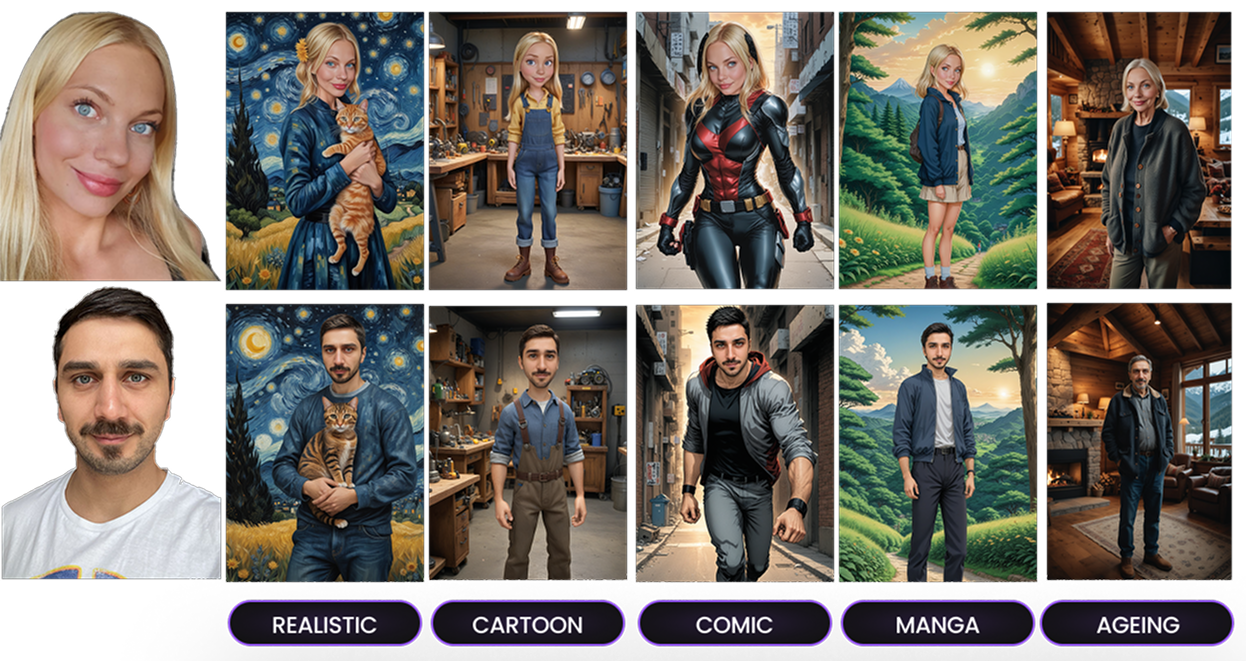Select the aged woman in cabin image
The height and width of the screenshot is (661, 1246).
[x=1139, y=150]
